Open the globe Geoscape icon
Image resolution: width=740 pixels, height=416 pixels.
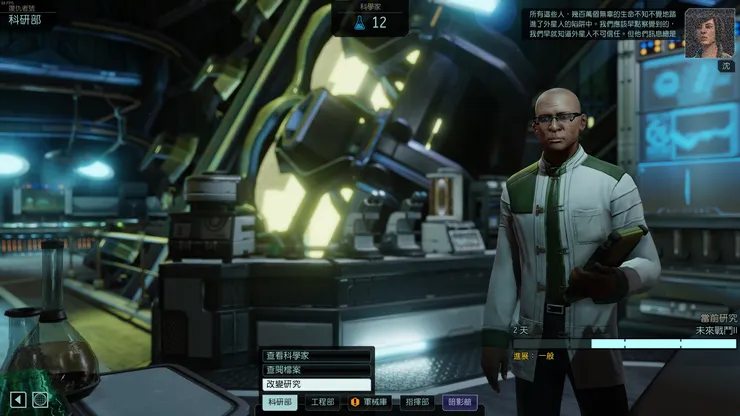point(39,399)
